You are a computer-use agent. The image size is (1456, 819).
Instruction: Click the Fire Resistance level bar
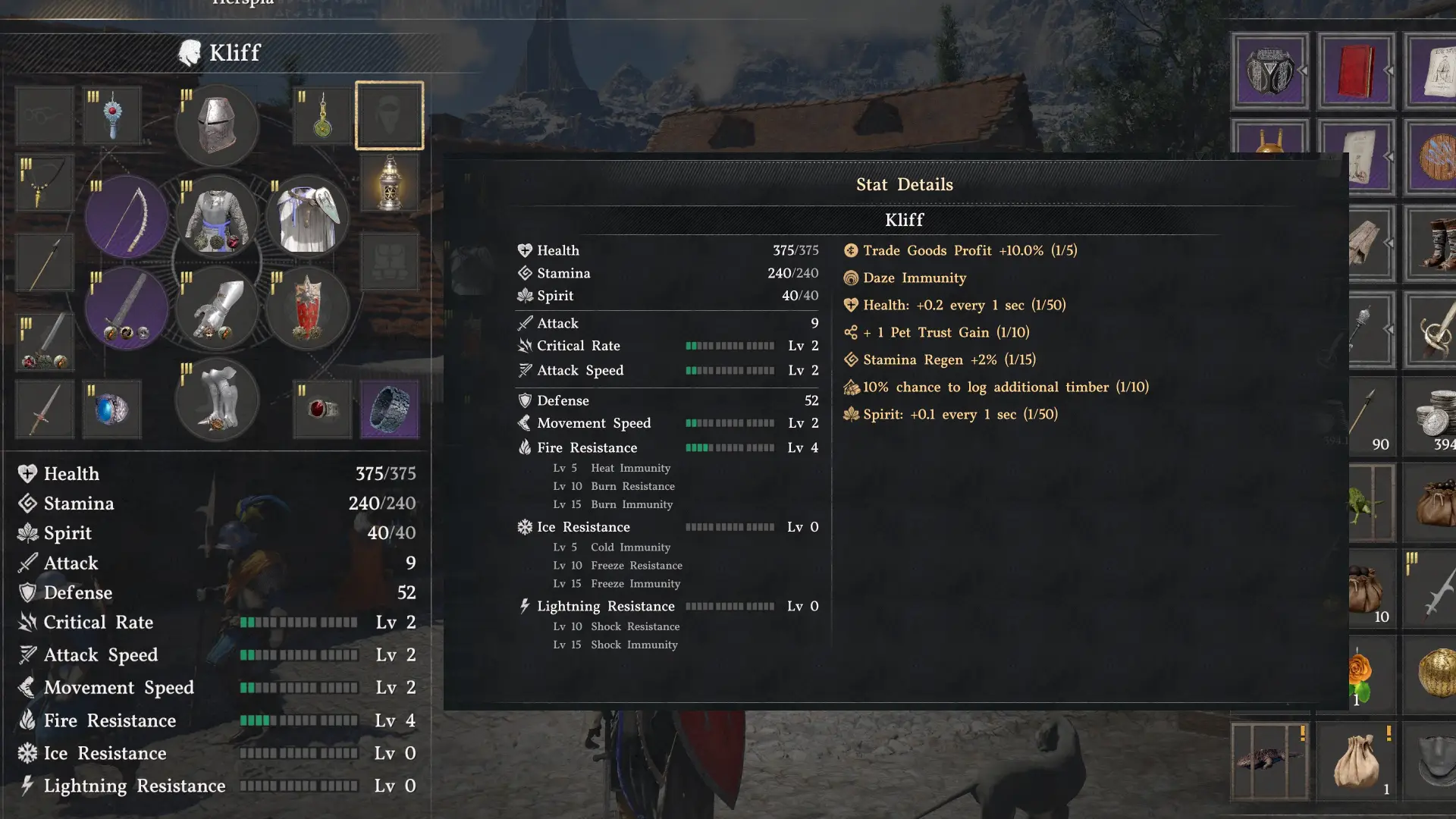(x=730, y=447)
